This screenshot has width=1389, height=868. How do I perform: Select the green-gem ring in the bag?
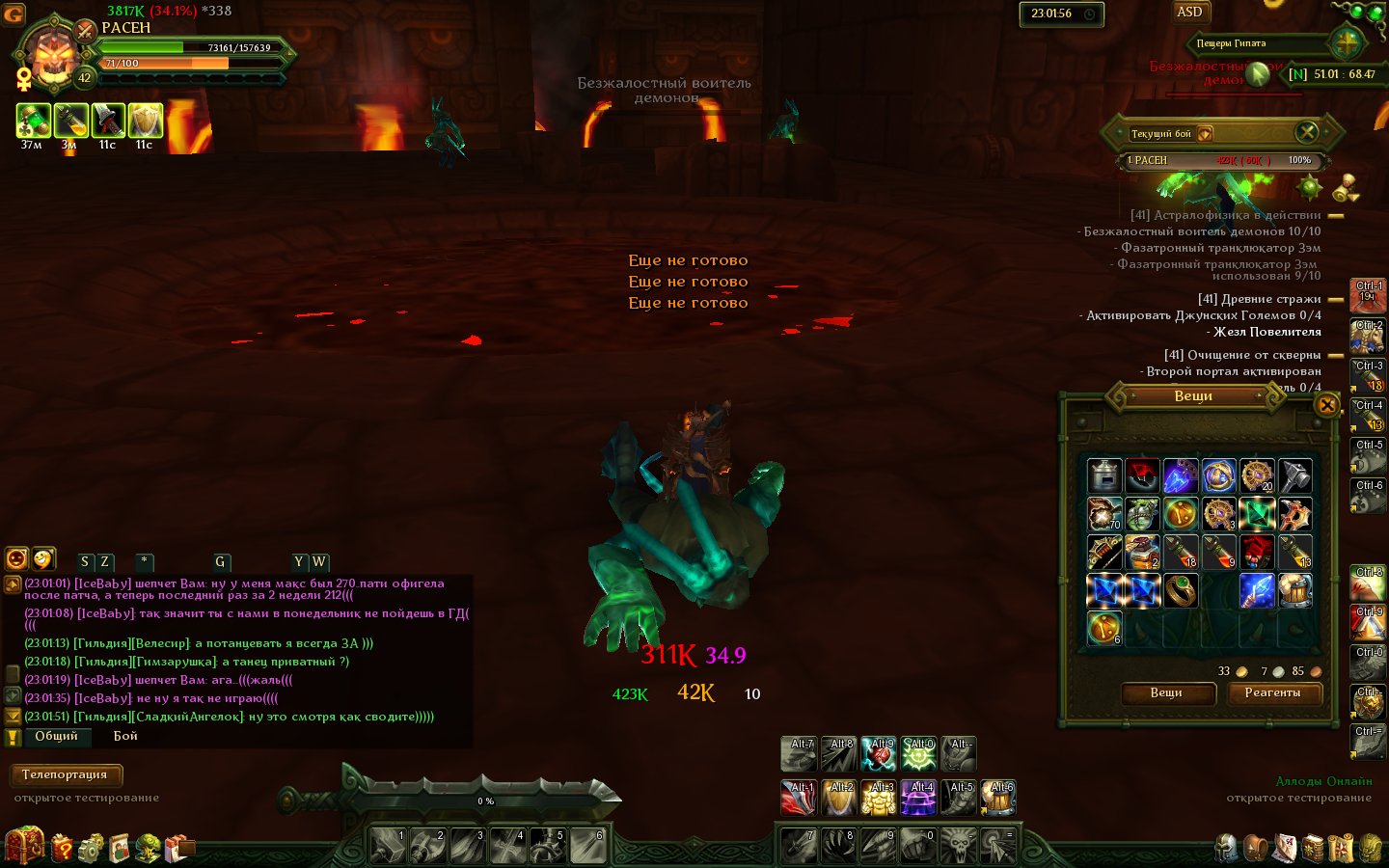(x=1181, y=590)
